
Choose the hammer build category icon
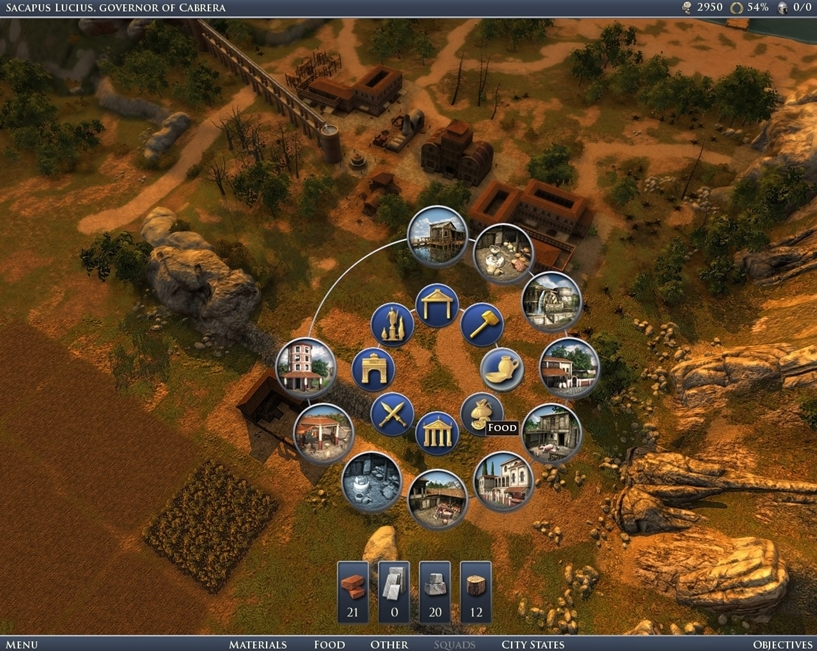click(x=481, y=323)
